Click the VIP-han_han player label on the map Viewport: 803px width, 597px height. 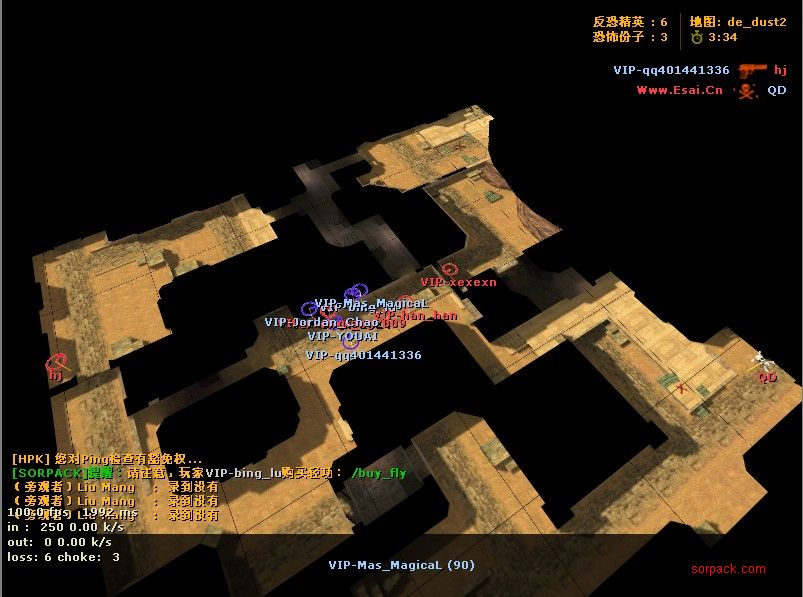pyautogui.click(x=417, y=316)
